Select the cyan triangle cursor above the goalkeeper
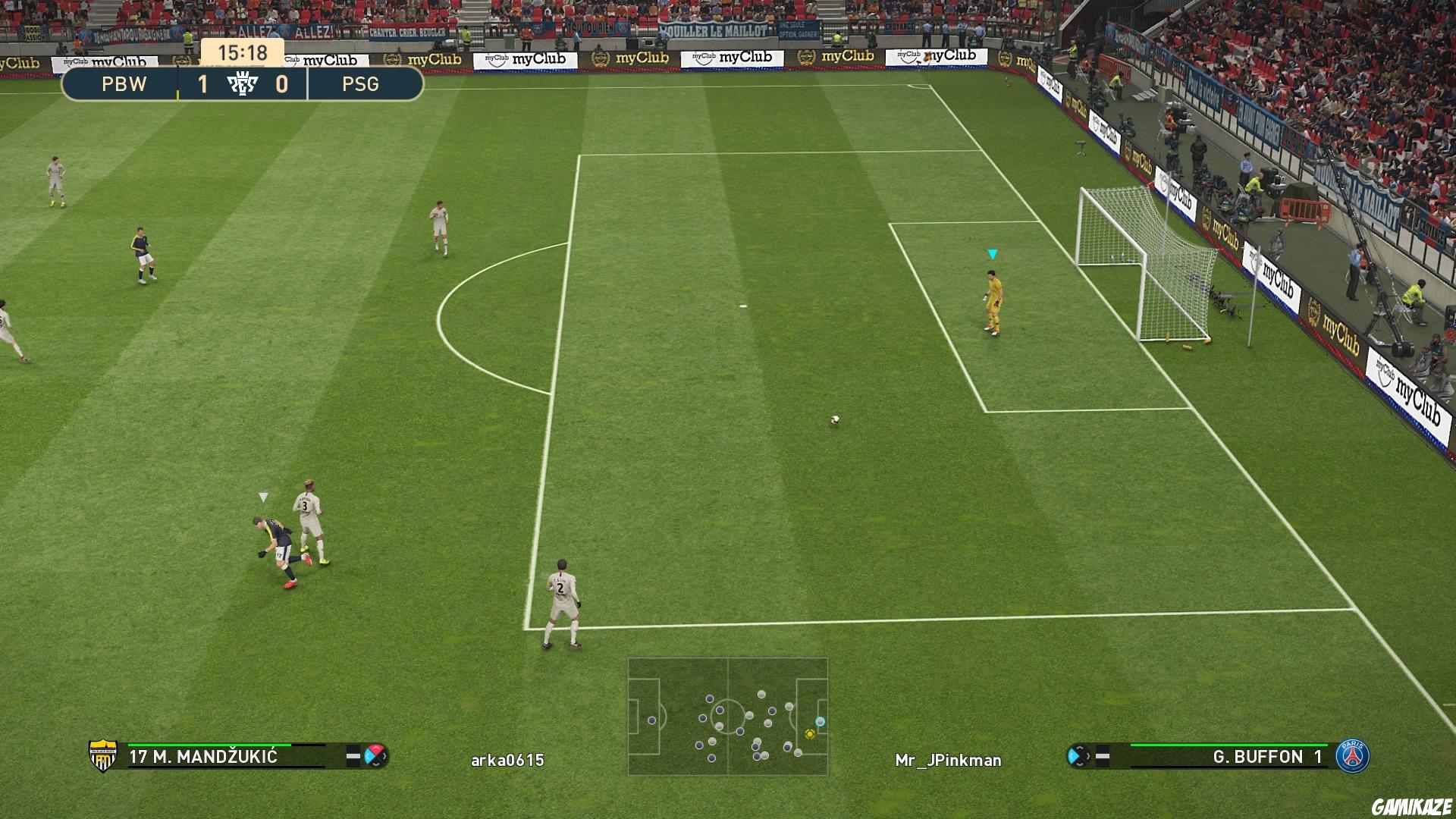 click(x=992, y=255)
